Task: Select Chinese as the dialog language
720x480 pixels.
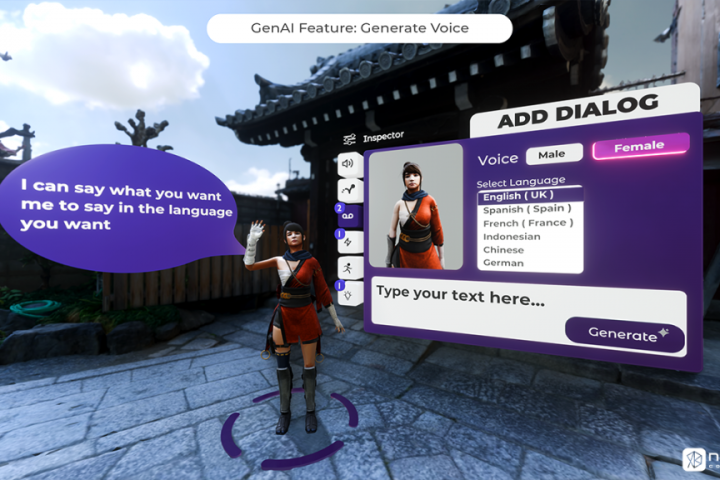Action: point(503,249)
